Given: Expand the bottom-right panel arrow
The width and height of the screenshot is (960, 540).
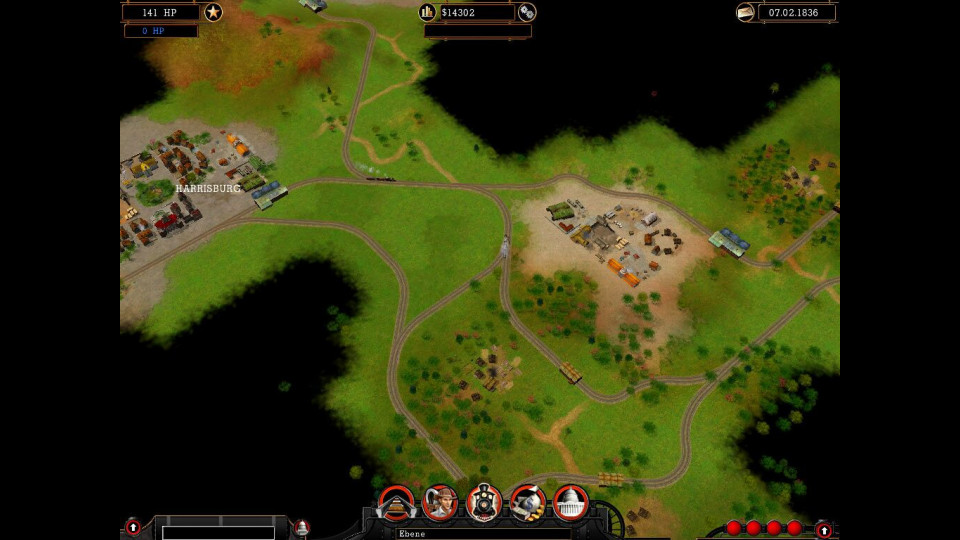Looking at the screenshot, I should [823, 529].
